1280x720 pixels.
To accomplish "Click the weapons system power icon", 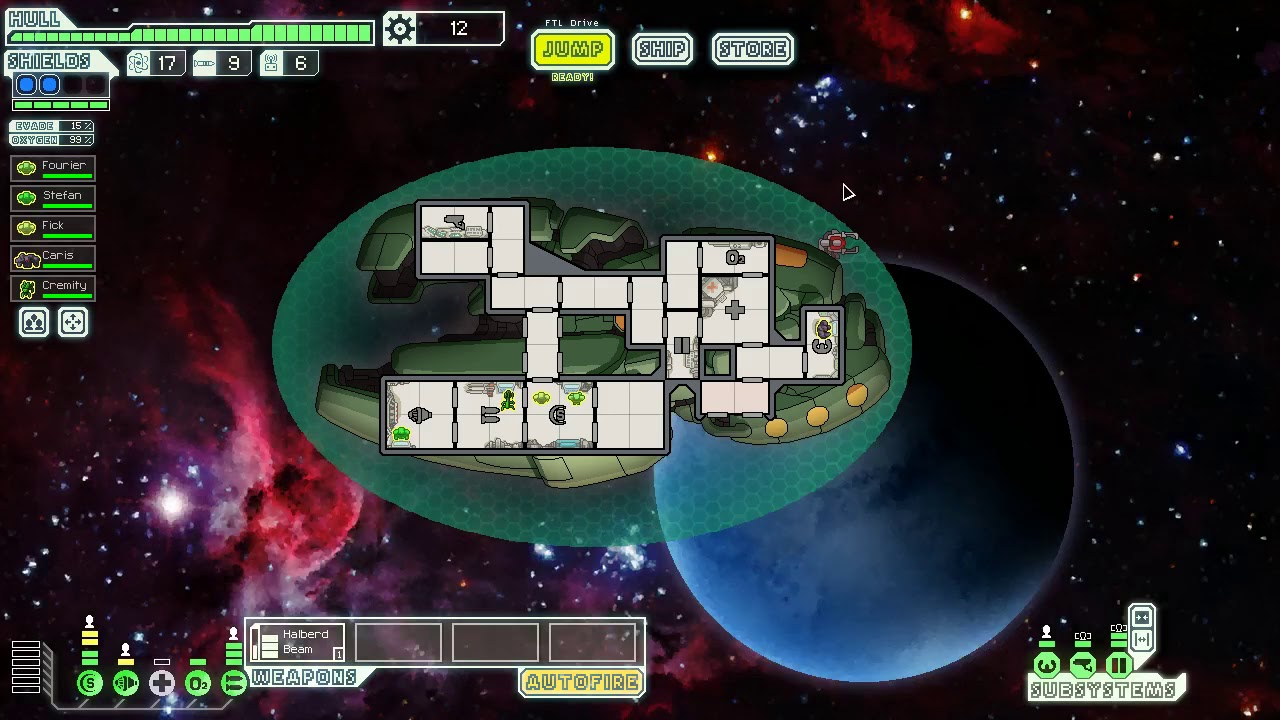I will 234,684.
